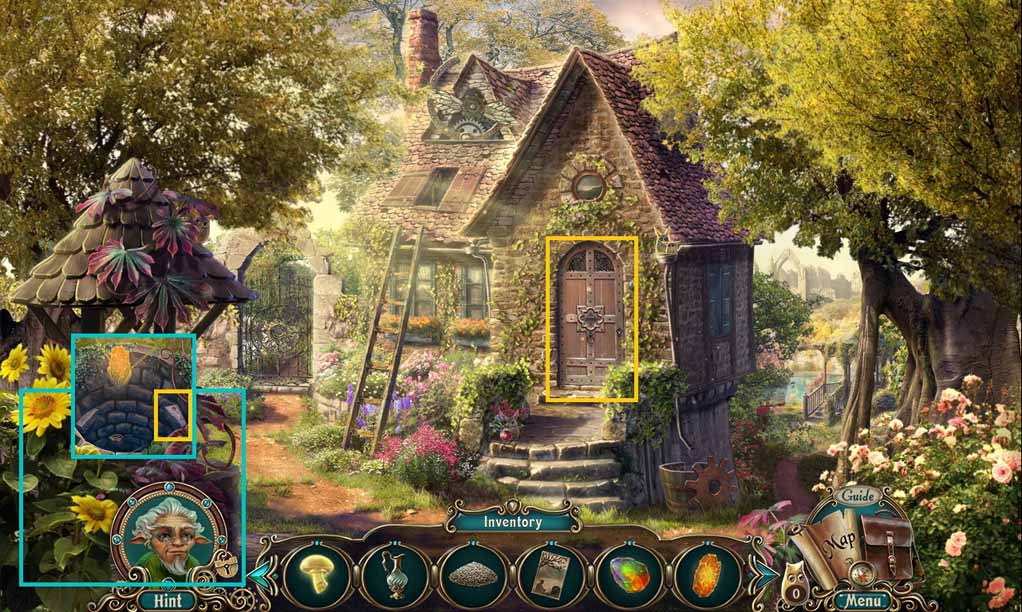
Task: Show previous inventory items with left arrow
Action: [x=259, y=575]
